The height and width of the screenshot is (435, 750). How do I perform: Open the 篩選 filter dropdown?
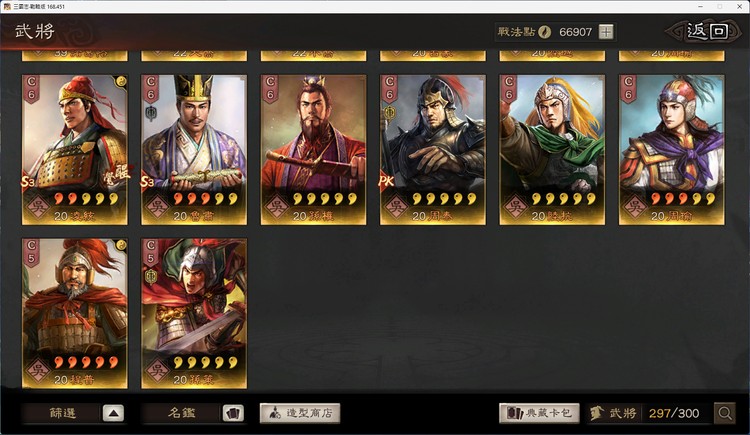coord(75,413)
